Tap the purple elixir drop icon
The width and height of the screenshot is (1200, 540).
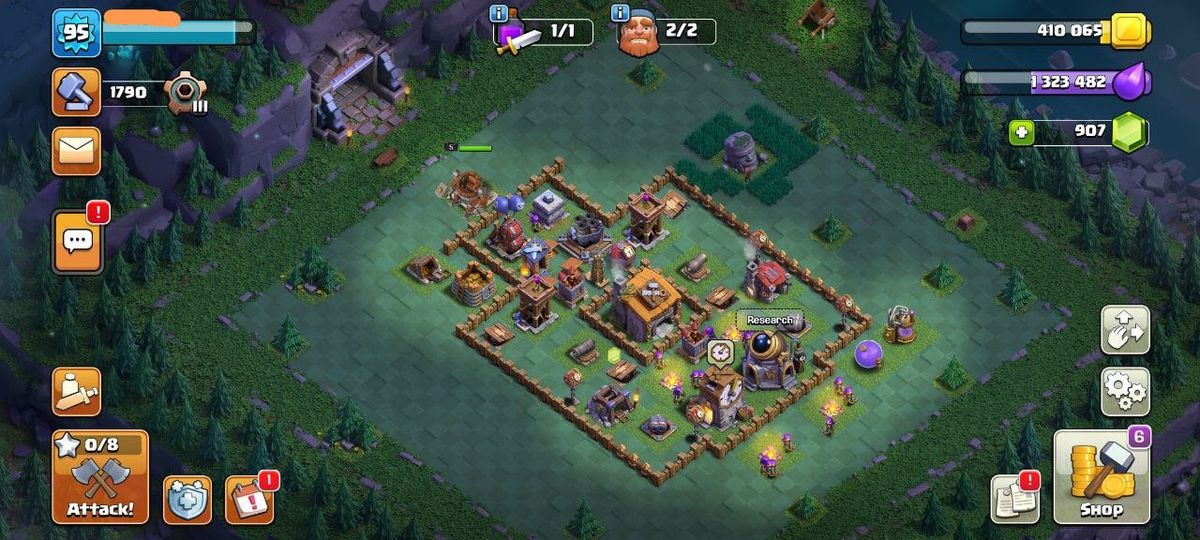[x=1133, y=82]
